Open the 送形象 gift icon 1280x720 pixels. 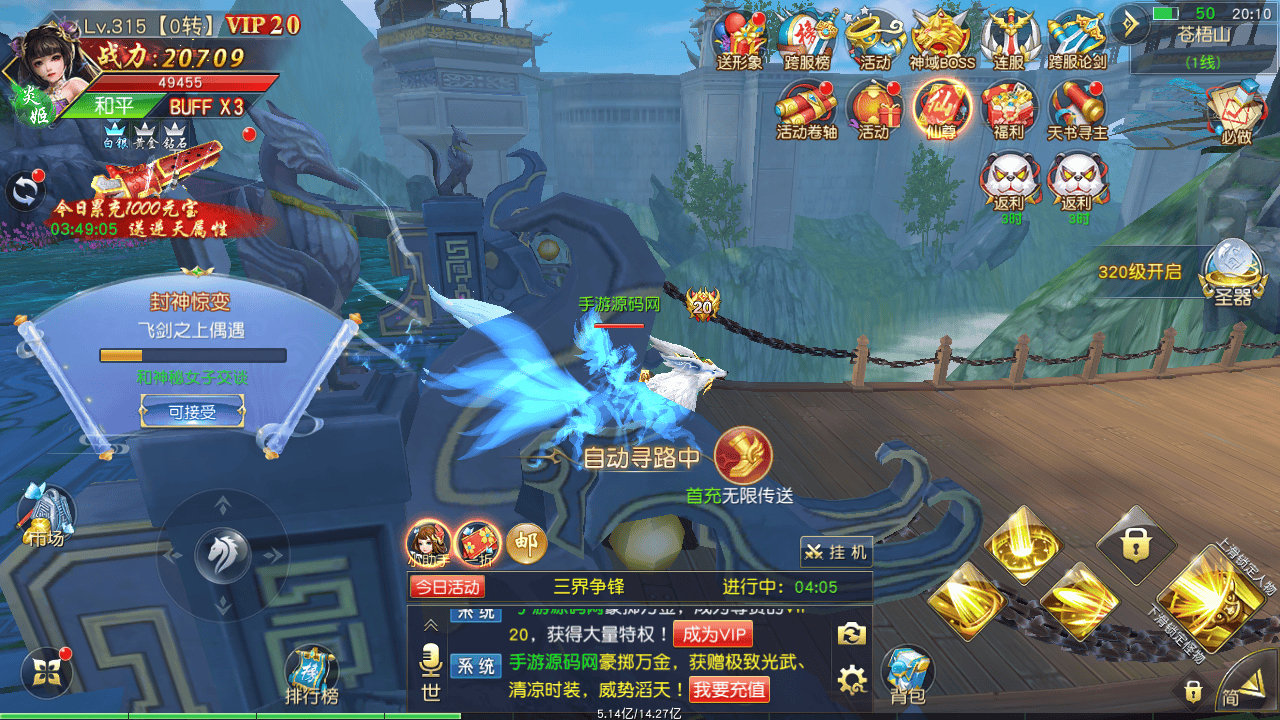click(x=738, y=38)
